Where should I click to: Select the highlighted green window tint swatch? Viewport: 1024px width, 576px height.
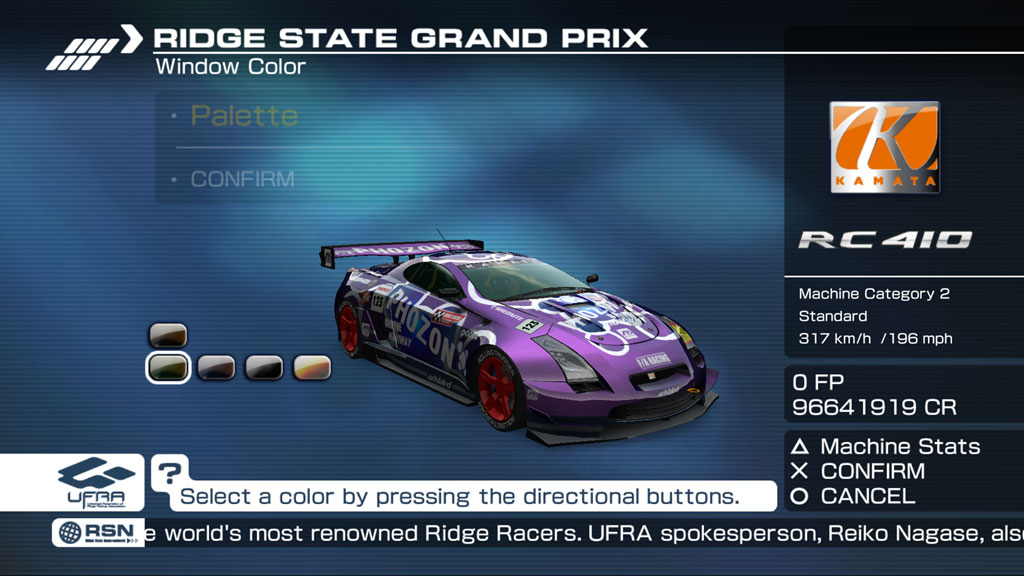[x=168, y=368]
